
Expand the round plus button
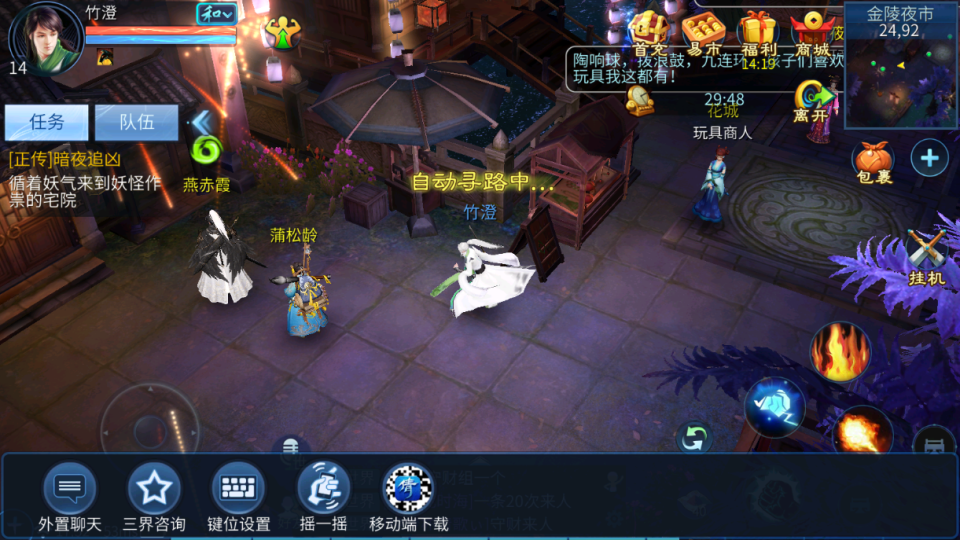pos(929,158)
